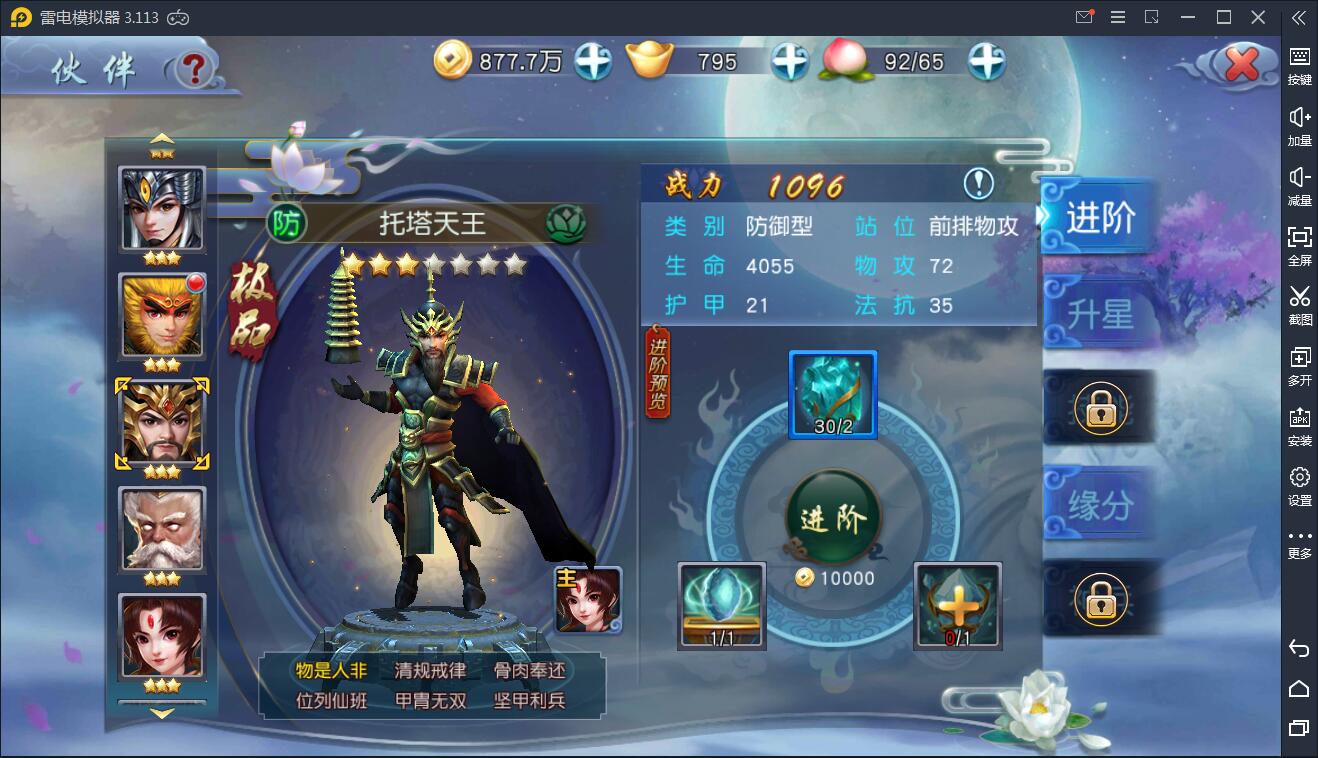Viewport: 1318px width, 758px height.
Task: Take a screenshot with the 截图 sidebar icon
Action: click(x=1299, y=307)
